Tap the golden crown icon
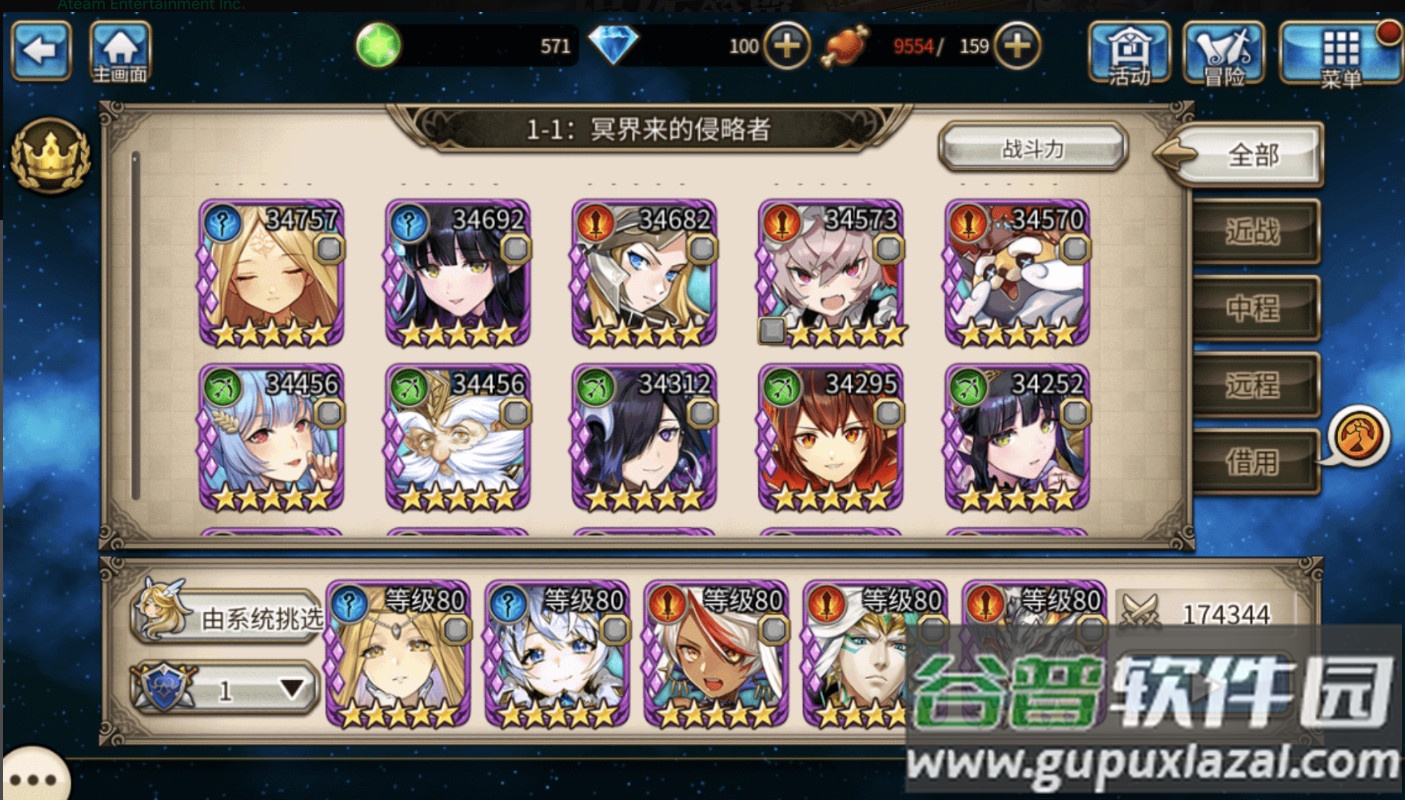 [50, 155]
